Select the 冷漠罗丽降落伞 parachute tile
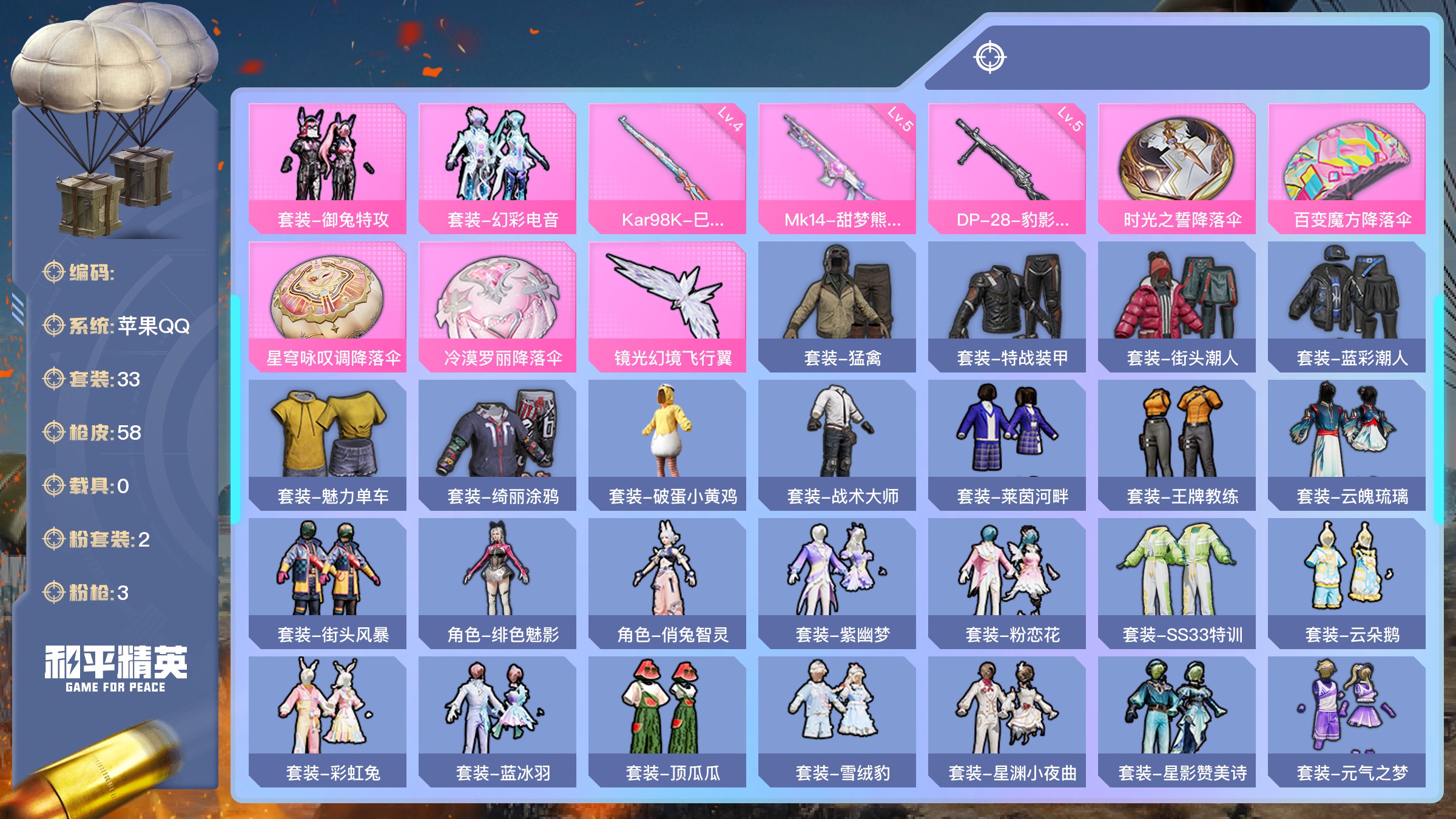1456x819 pixels. tap(497, 306)
